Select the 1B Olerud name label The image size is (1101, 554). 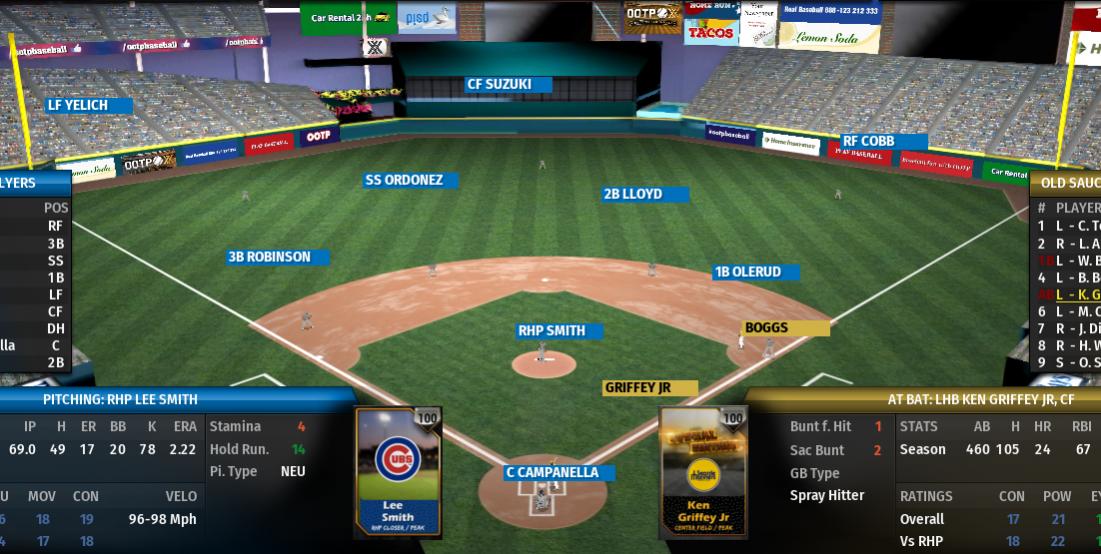point(755,272)
